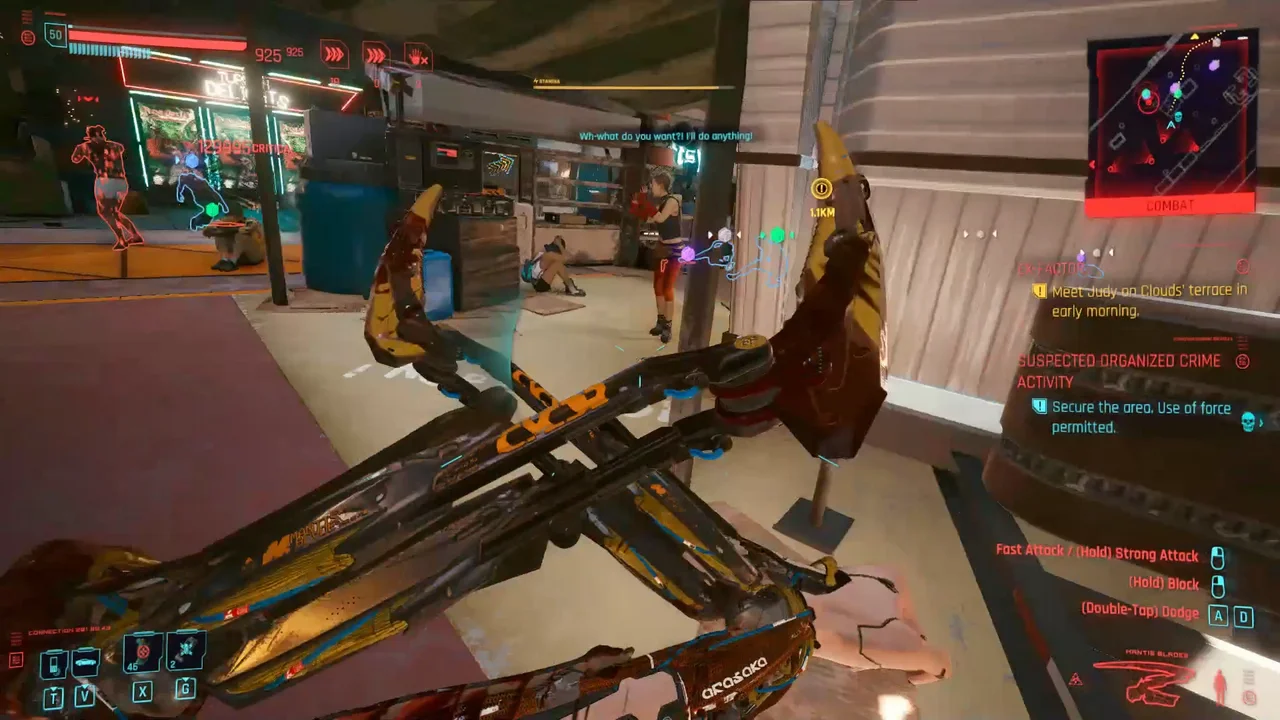Select the Mantis Blades weapon icon

1144,682
